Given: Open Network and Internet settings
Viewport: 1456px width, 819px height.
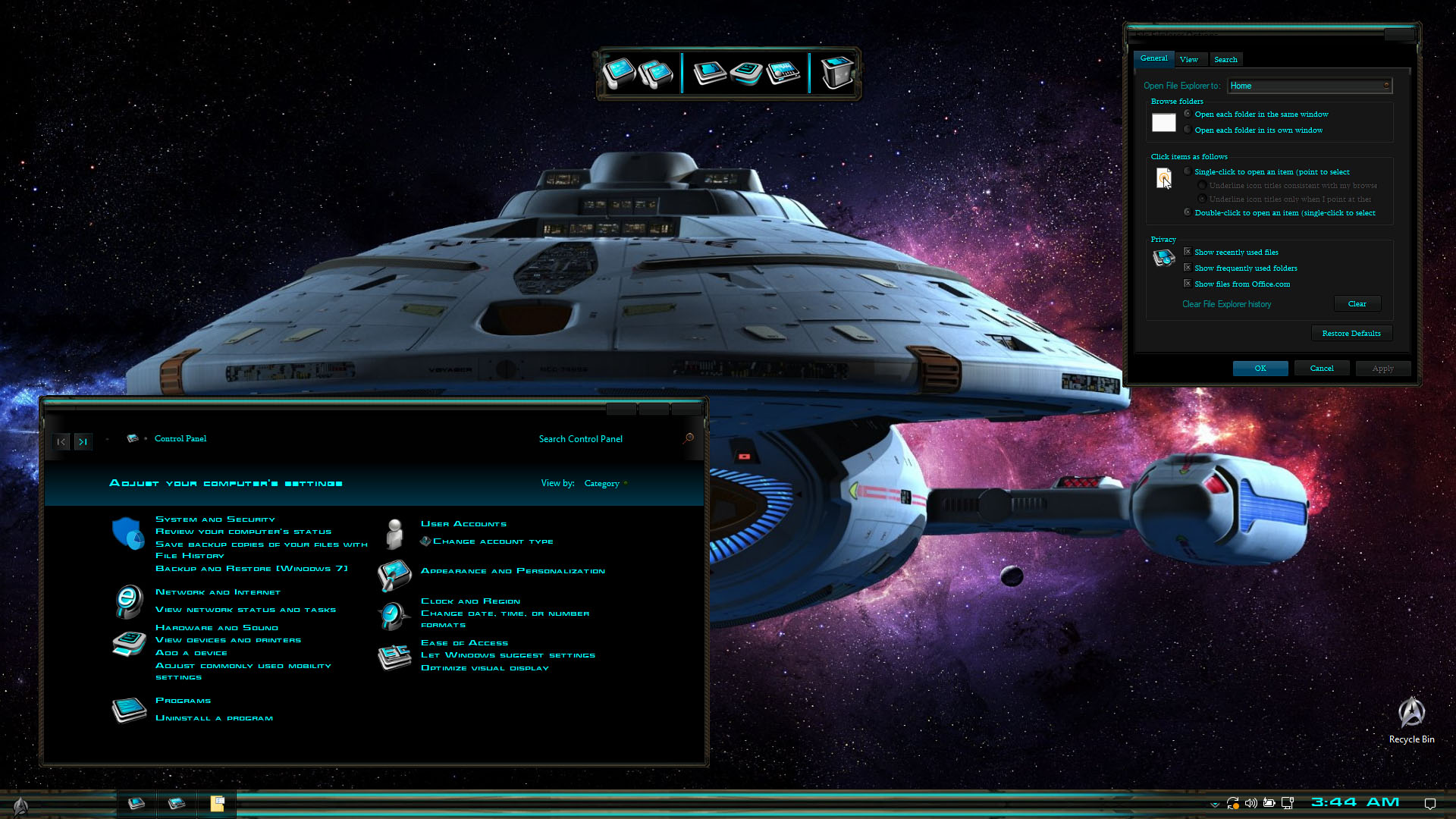Looking at the screenshot, I should [218, 592].
